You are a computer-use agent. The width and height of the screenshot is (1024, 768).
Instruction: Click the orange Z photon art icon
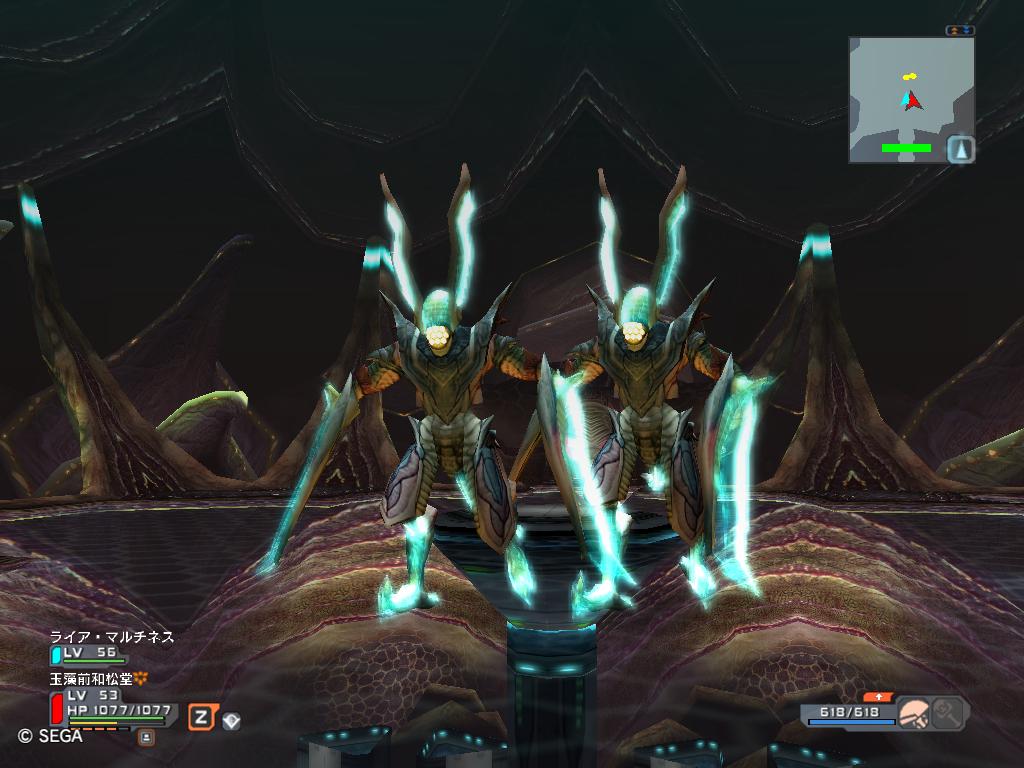pyautogui.click(x=202, y=716)
